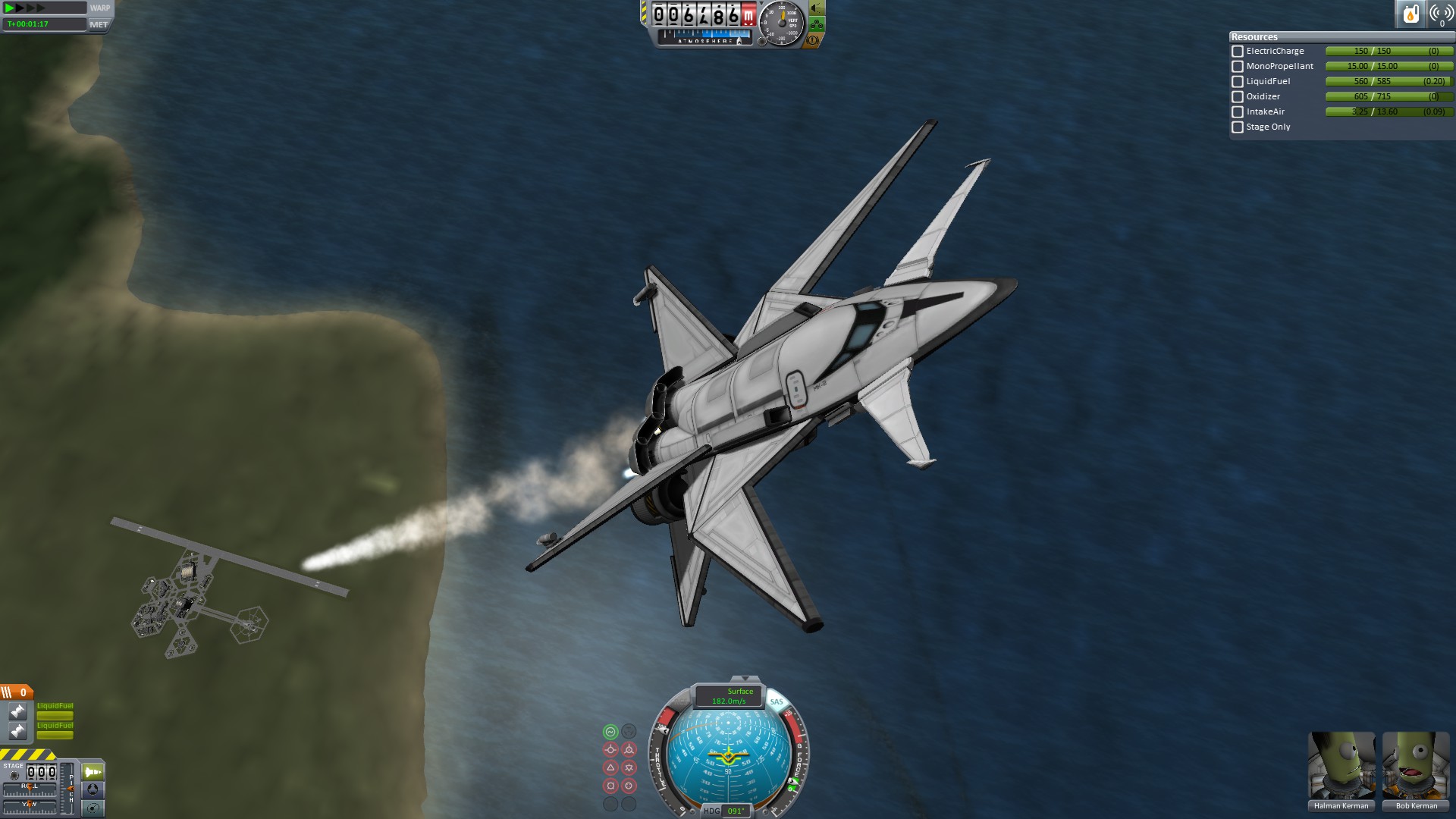This screenshot has height=819, width=1456.
Task: Tick the MonoPropellant resource checkbox
Action: coord(1238,67)
